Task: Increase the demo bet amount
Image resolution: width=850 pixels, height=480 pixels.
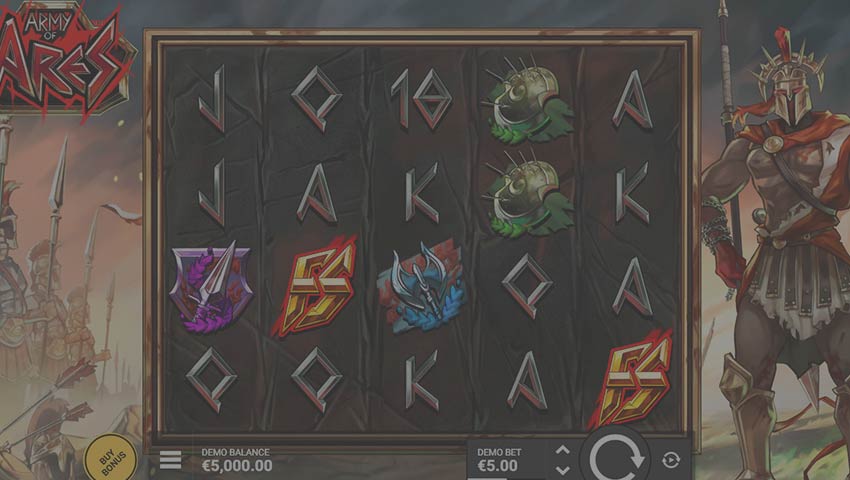Action: click(x=562, y=451)
